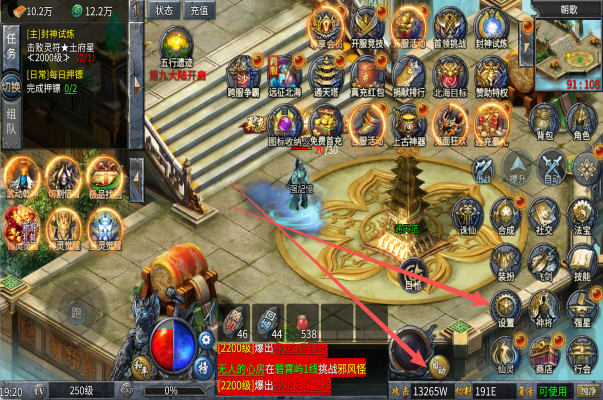Open the 五行遗迹 ruins event
Image resolution: width=603 pixels, height=400 pixels.
[x=180, y=48]
